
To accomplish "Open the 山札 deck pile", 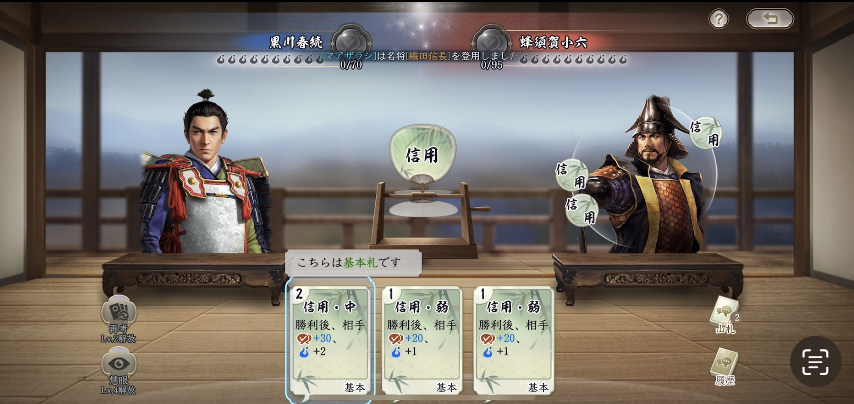I will coord(725,314).
